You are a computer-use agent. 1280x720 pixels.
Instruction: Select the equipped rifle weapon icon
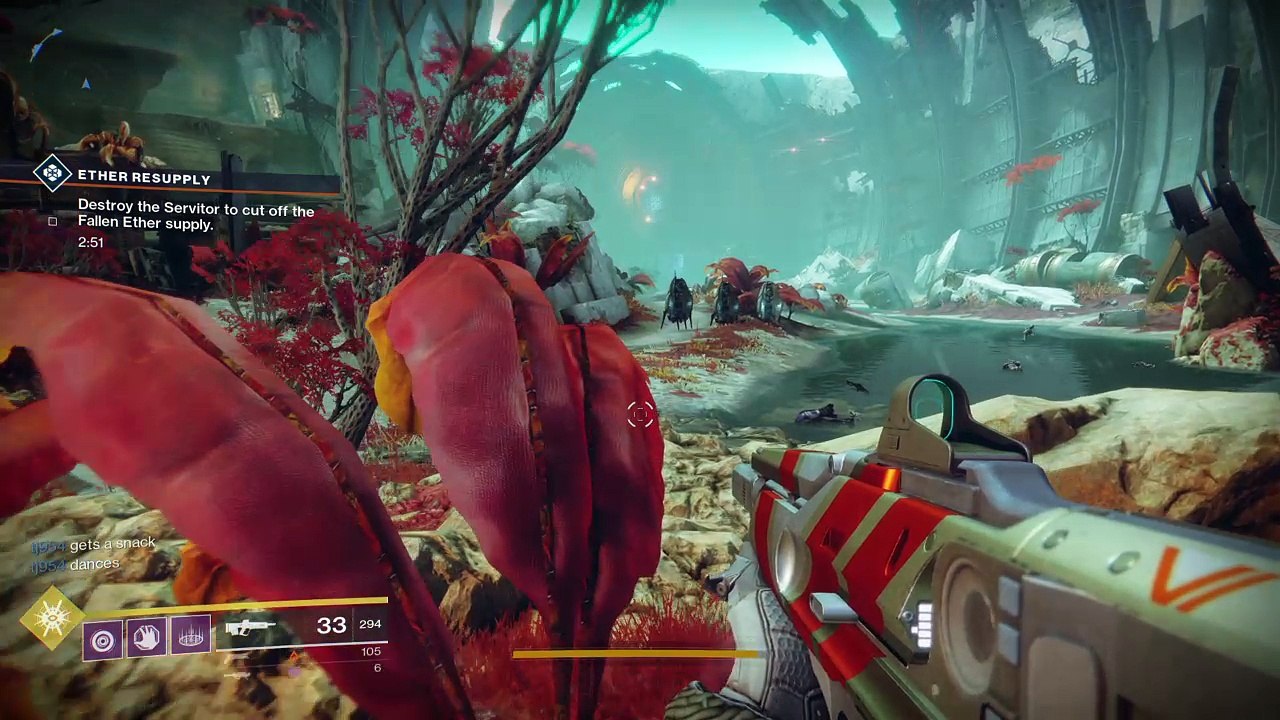[x=250, y=627]
